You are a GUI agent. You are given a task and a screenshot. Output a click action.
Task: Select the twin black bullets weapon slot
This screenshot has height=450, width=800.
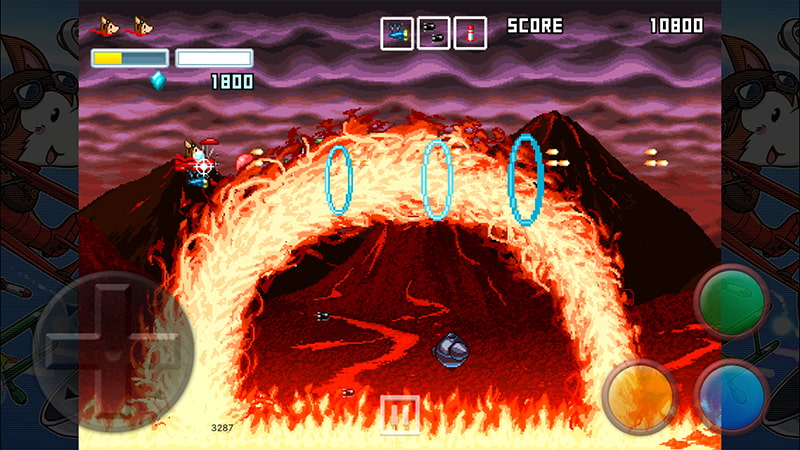pos(433,33)
